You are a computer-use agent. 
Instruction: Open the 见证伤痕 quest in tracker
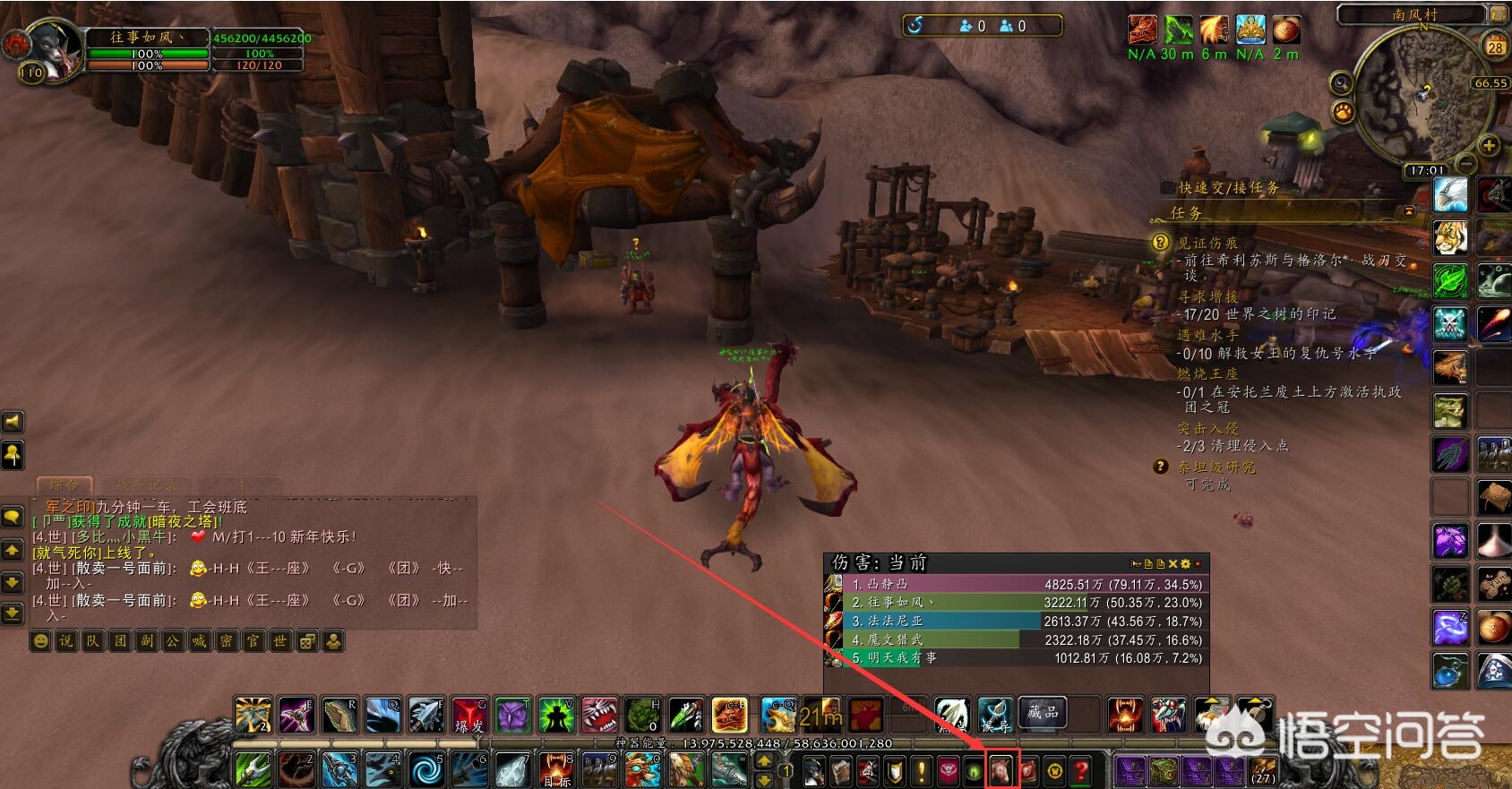tap(1207, 243)
